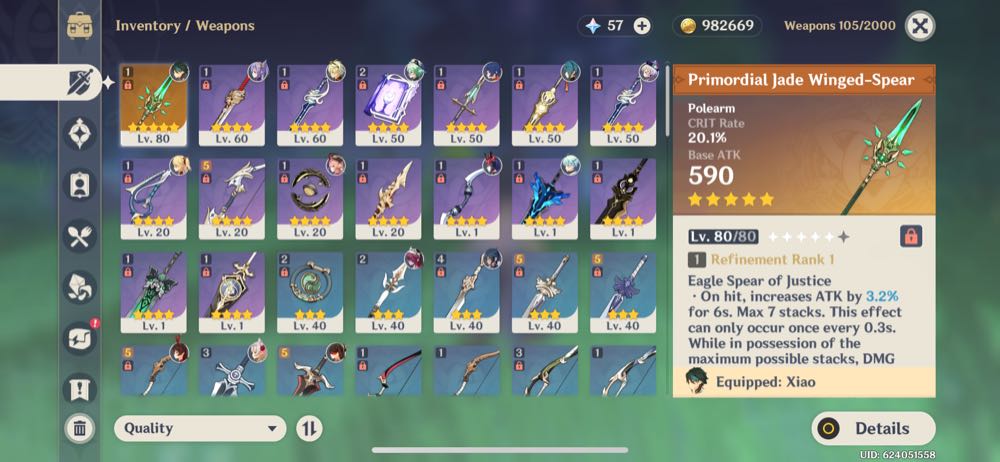Select the purple book catalyst Lv. 50

388,105
